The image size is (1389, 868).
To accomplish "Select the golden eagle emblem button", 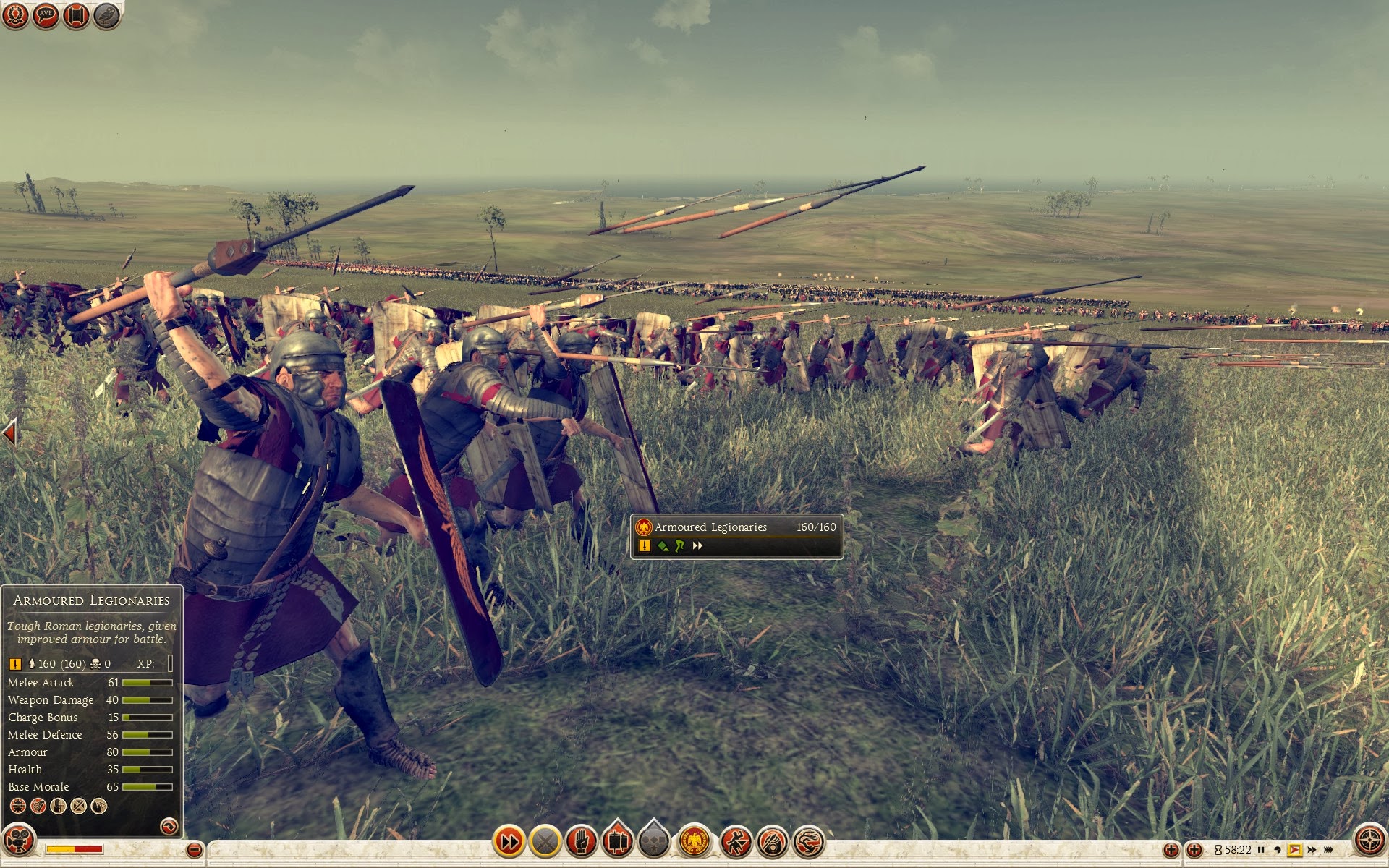I will [694, 841].
